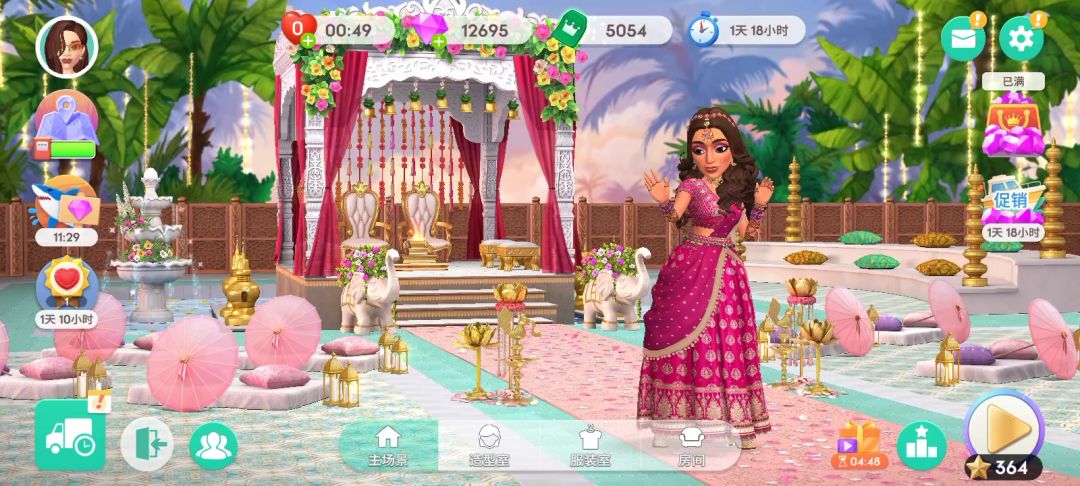Open the mail inbox

point(962,39)
